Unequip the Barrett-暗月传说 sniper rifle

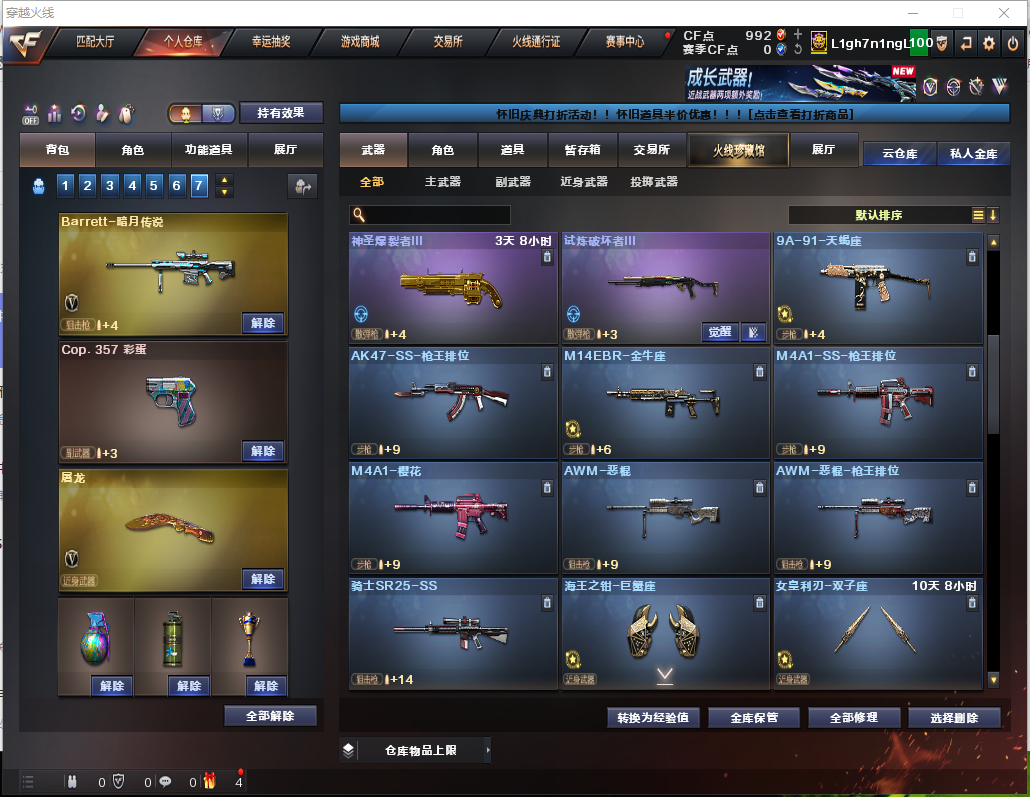(x=263, y=323)
